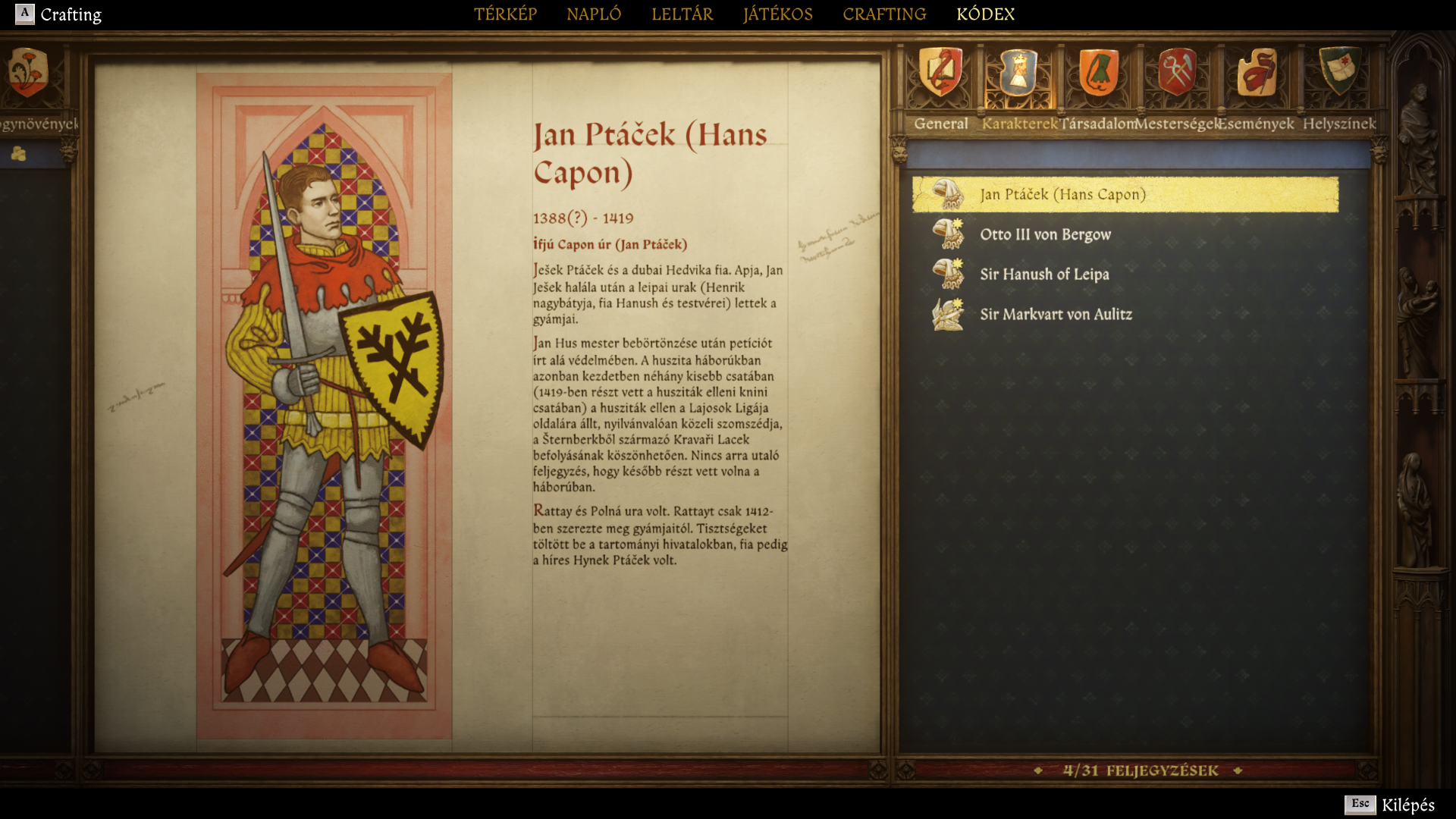Switch to the NAPLÓ journal
This screenshot has width=1456, height=819.
pos(594,14)
